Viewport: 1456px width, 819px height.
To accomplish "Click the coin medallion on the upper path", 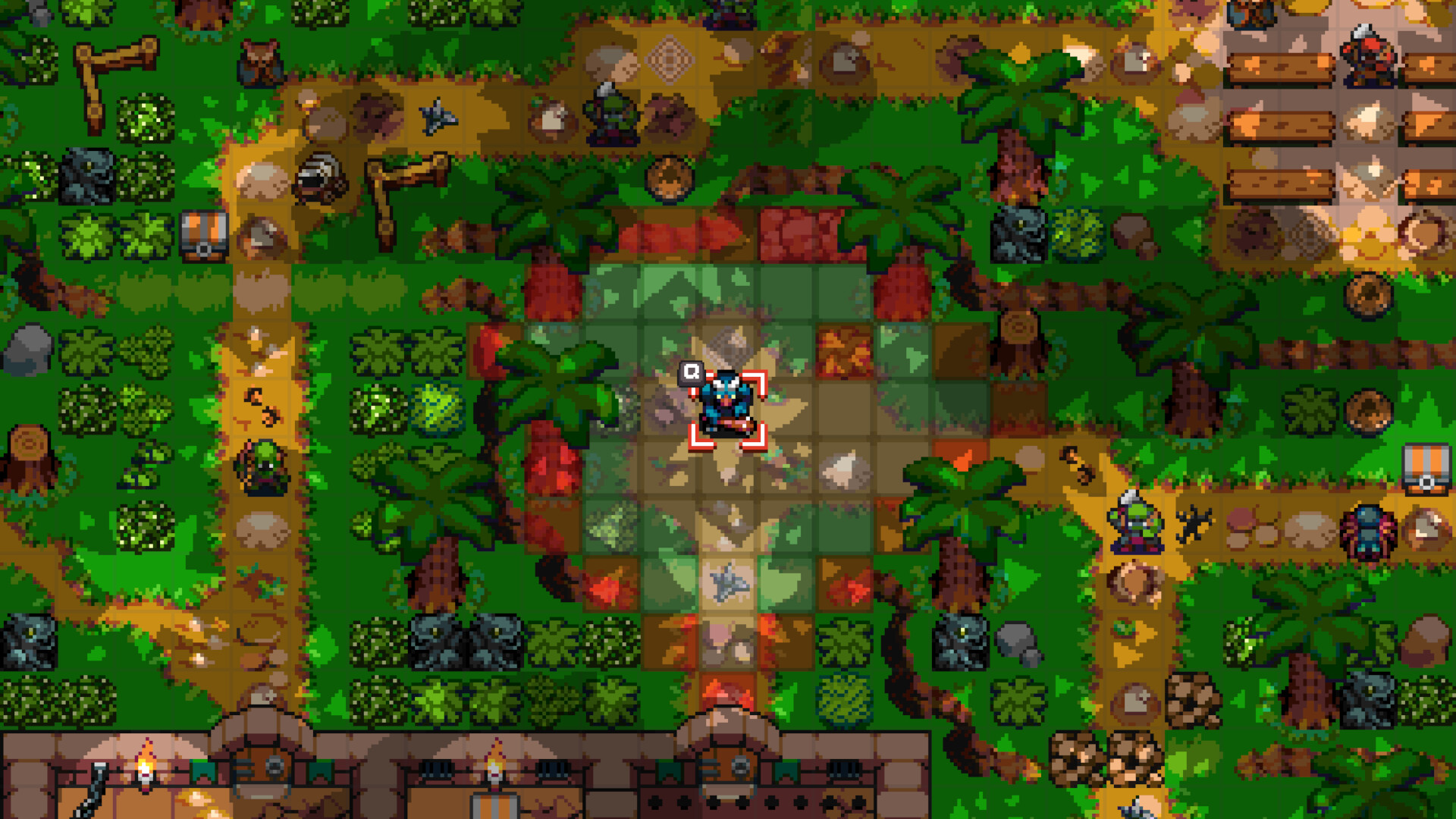I will [667, 178].
